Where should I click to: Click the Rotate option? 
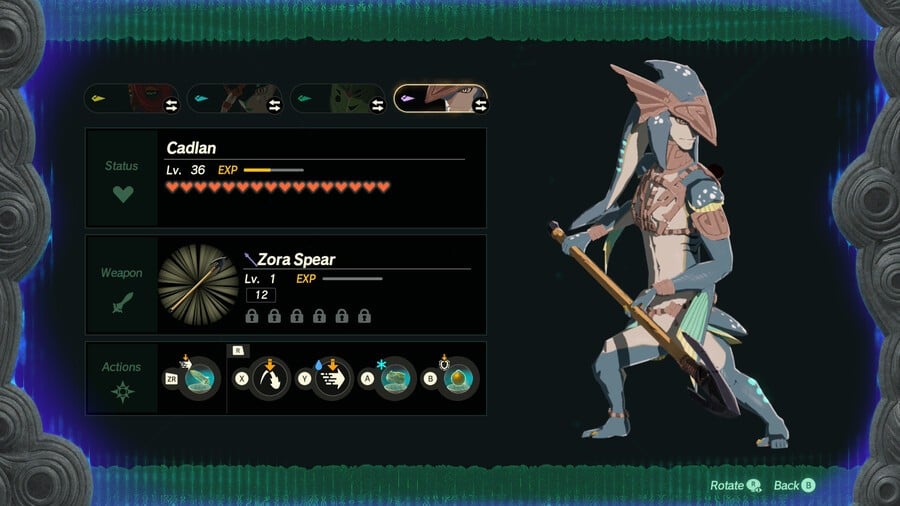734,486
